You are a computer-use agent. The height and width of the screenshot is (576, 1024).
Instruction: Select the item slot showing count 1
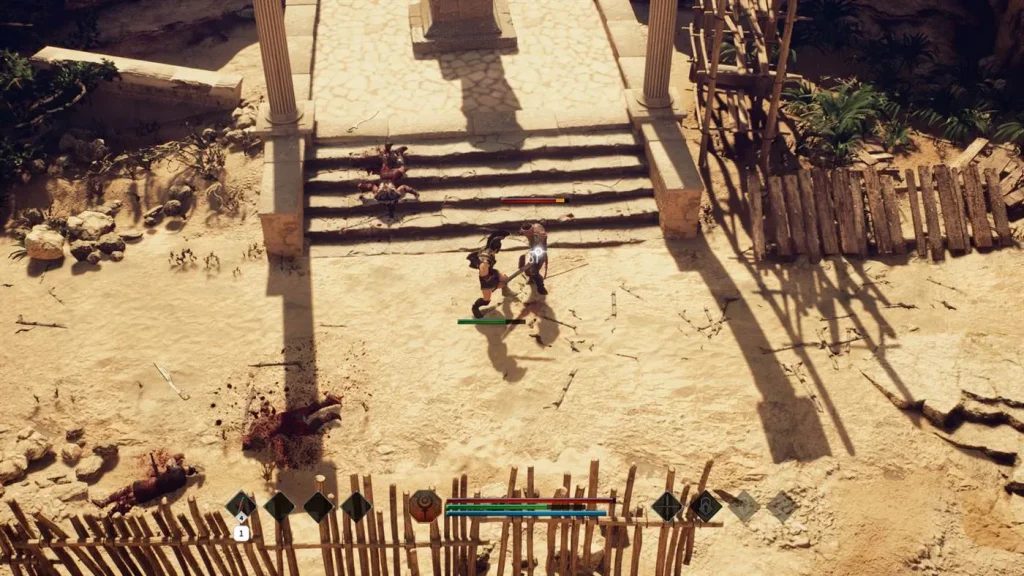pyautogui.click(x=241, y=506)
